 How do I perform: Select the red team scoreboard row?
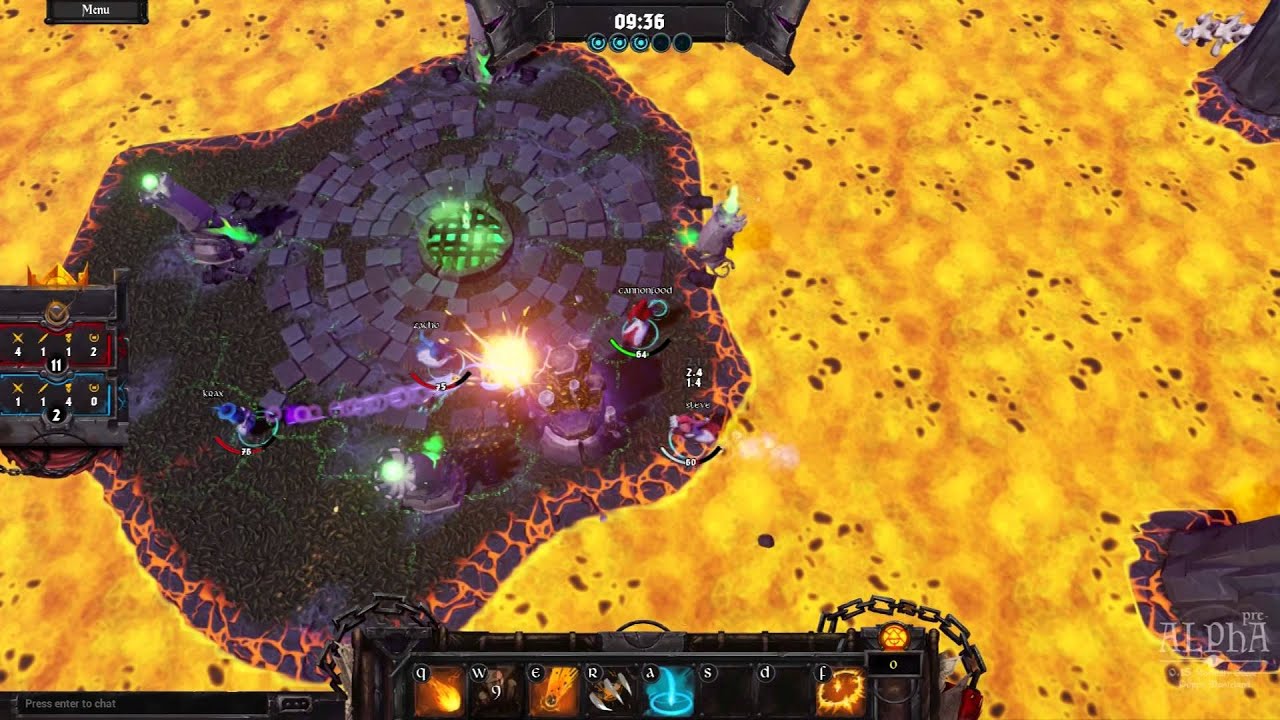[x=58, y=349]
